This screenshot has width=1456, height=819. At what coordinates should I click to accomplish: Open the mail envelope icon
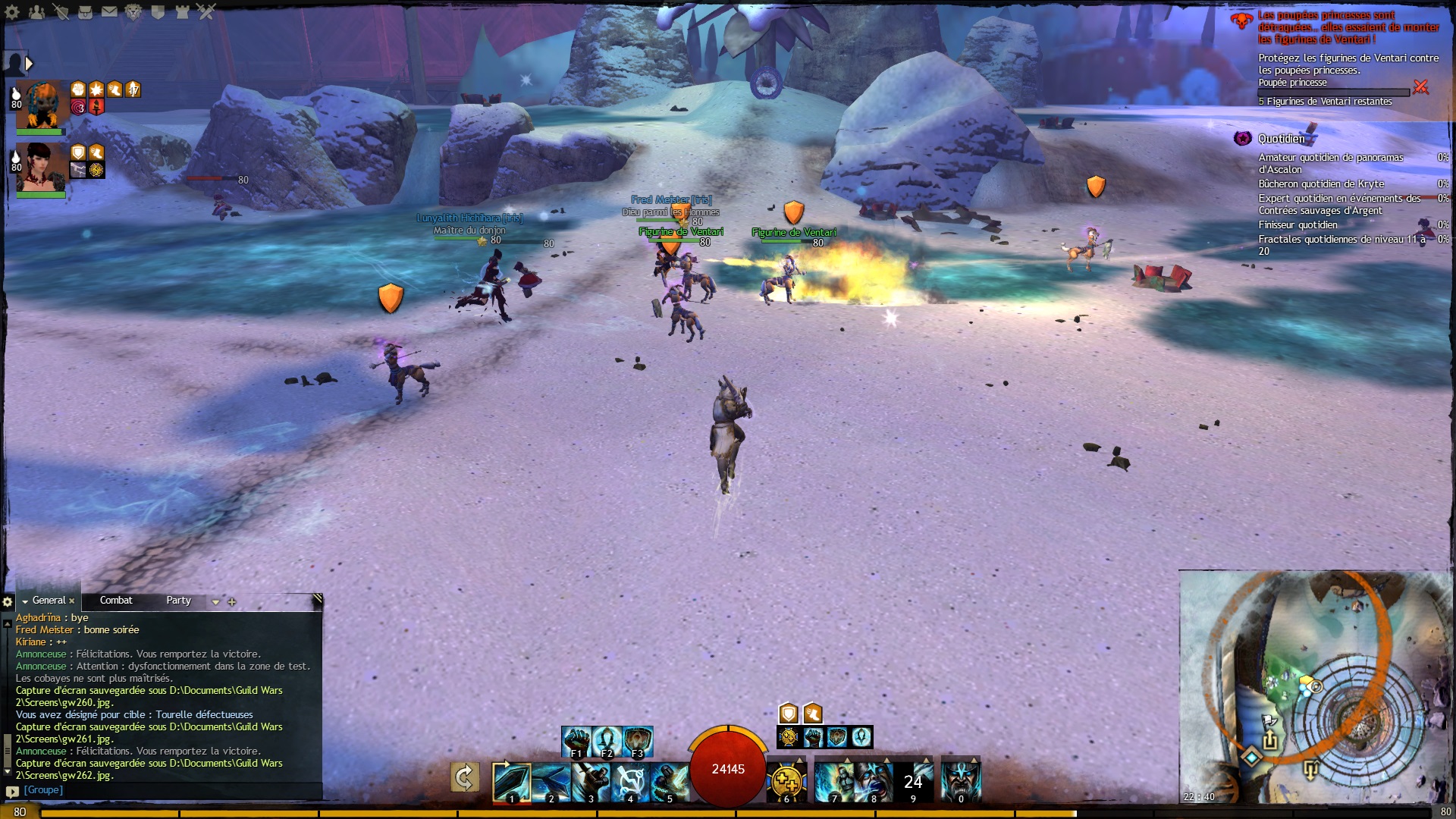pyautogui.click(x=109, y=11)
